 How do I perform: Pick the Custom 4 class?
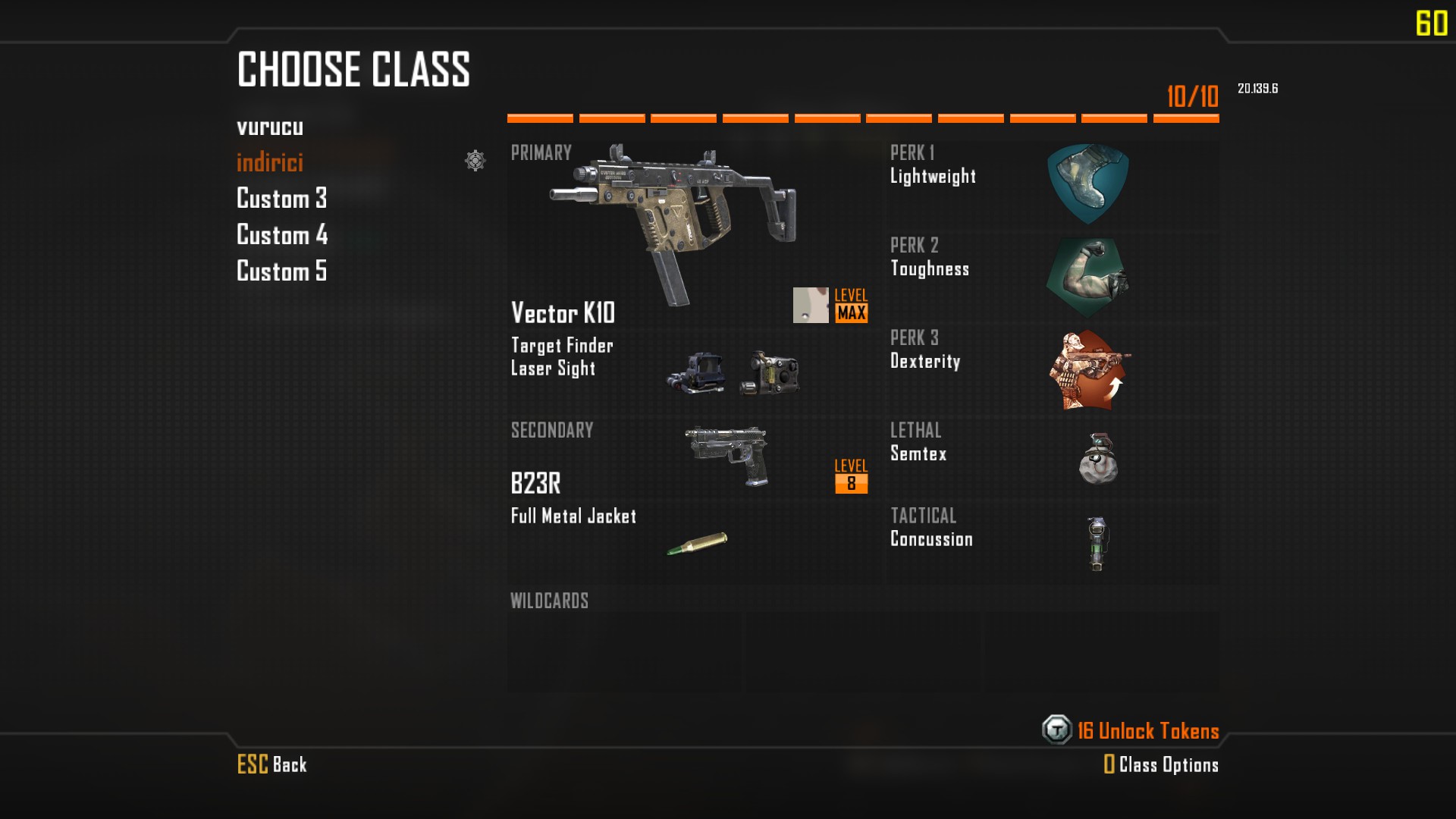[281, 235]
